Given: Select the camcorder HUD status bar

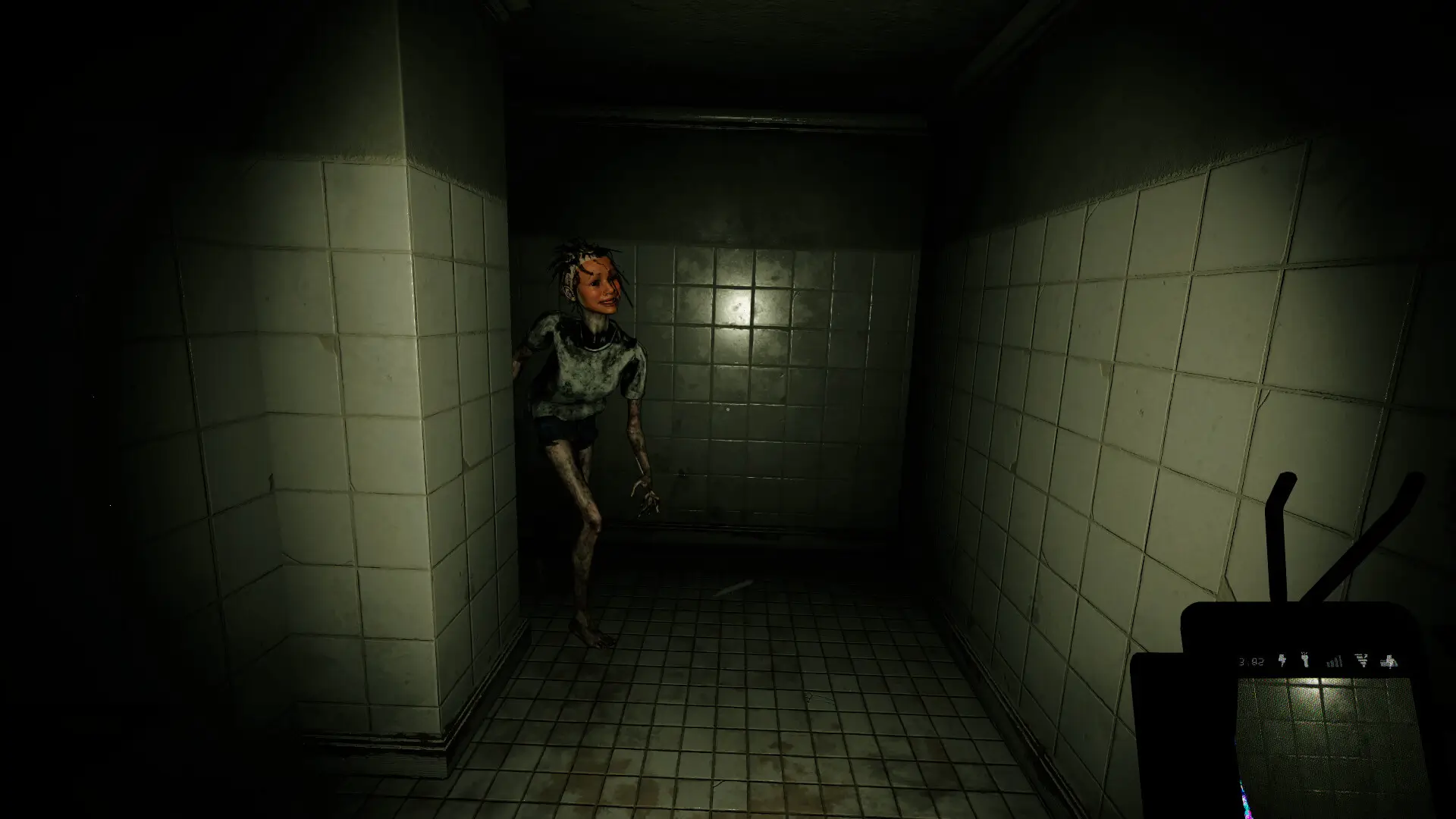Looking at the screenshot, I should (1319, 661).
